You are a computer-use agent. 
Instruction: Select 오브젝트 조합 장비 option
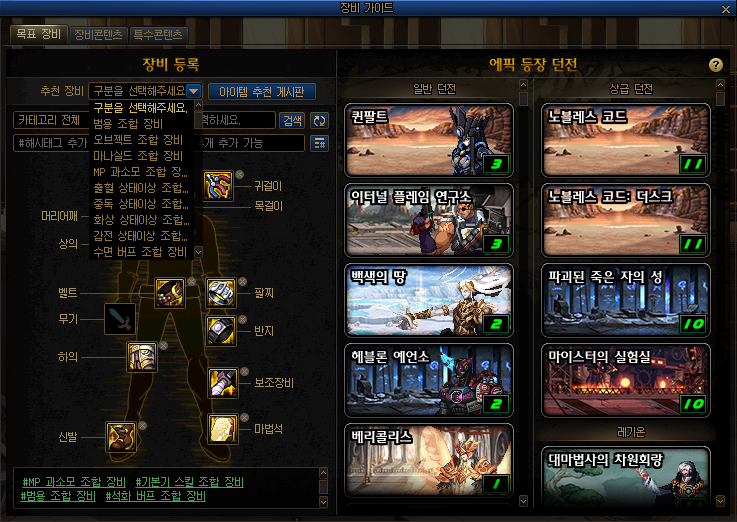(139, 139)
